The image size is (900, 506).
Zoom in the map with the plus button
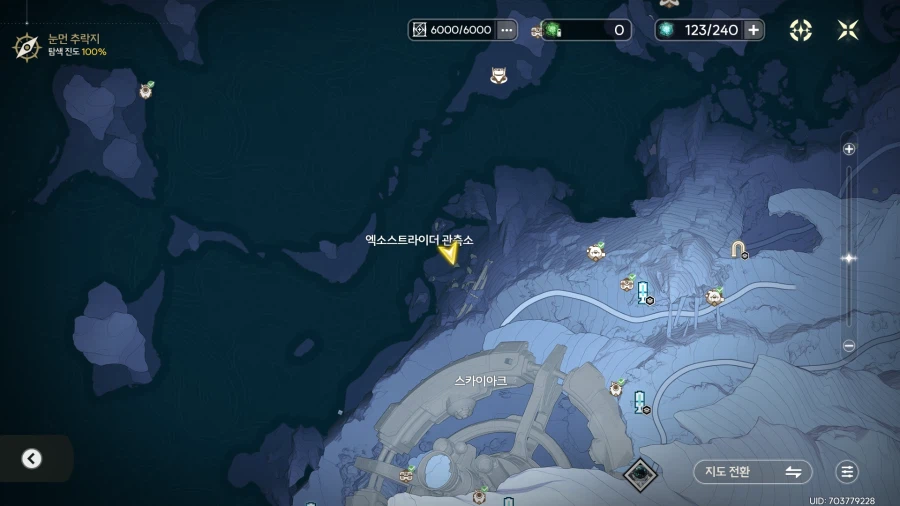click(849, 149)
